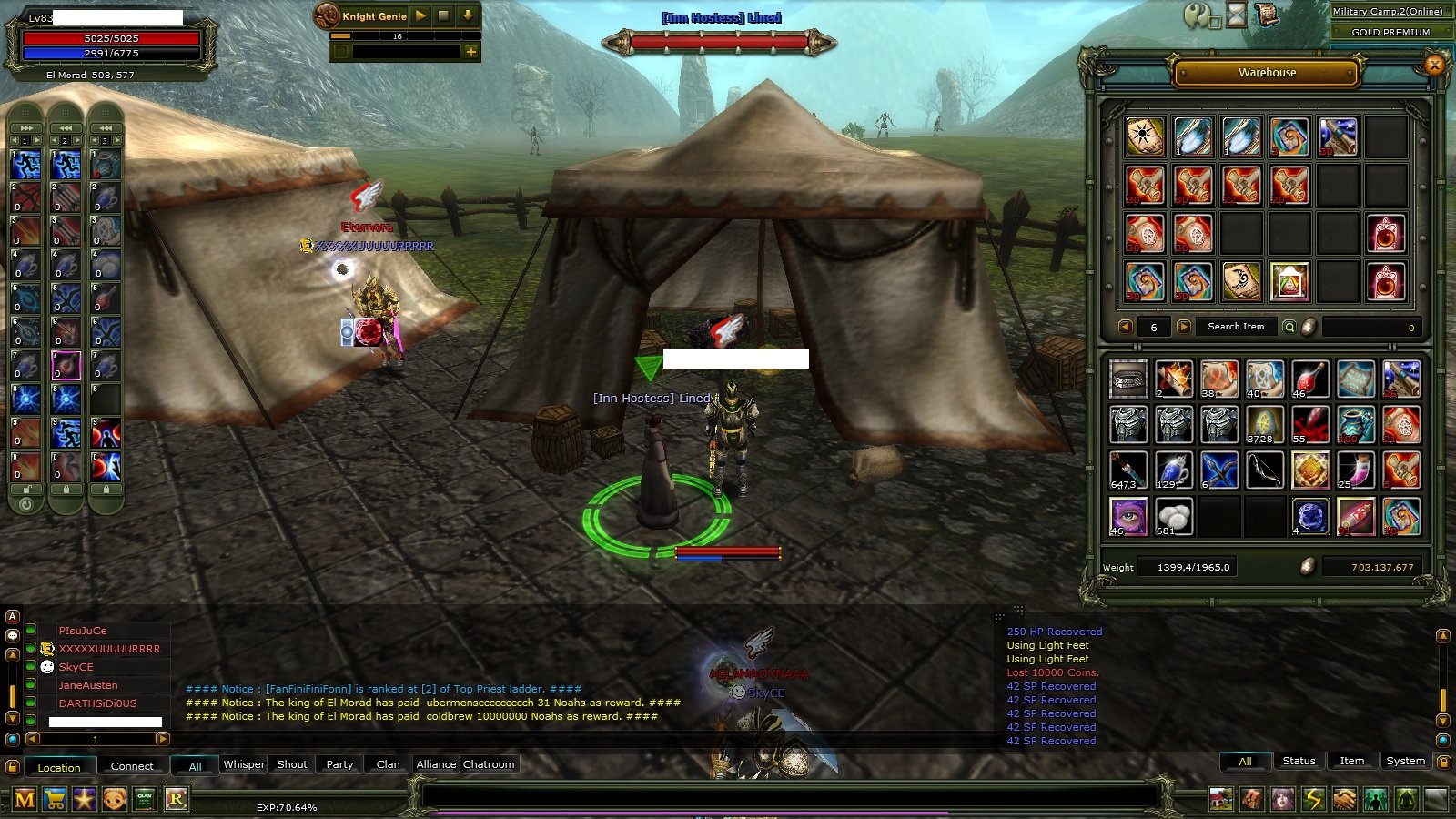Go to next warehouse page with right arrow
This screenshot has height=819, width=1456.
click(x=1183, y=326)
